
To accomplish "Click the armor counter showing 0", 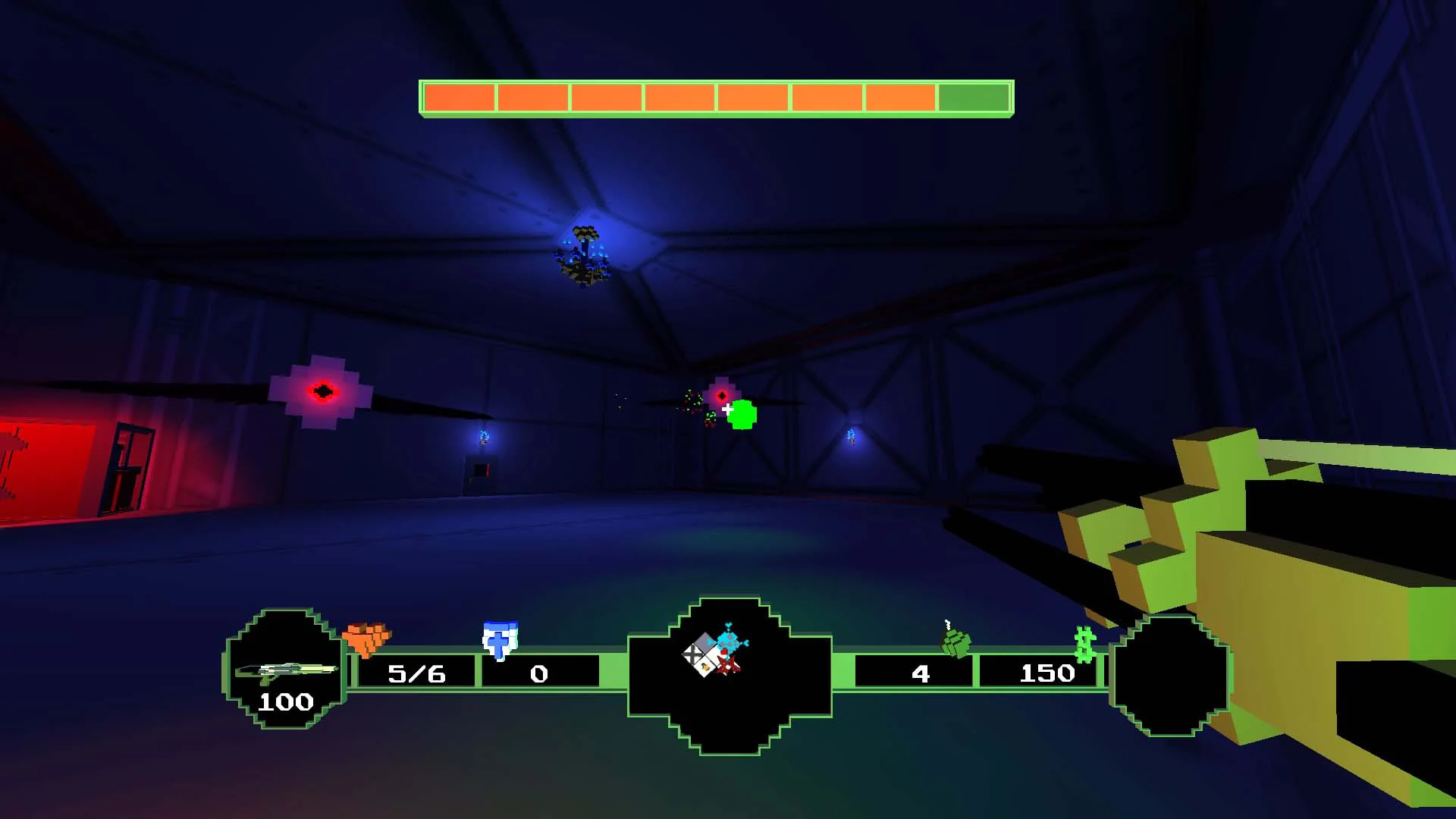I will (539, 673).
